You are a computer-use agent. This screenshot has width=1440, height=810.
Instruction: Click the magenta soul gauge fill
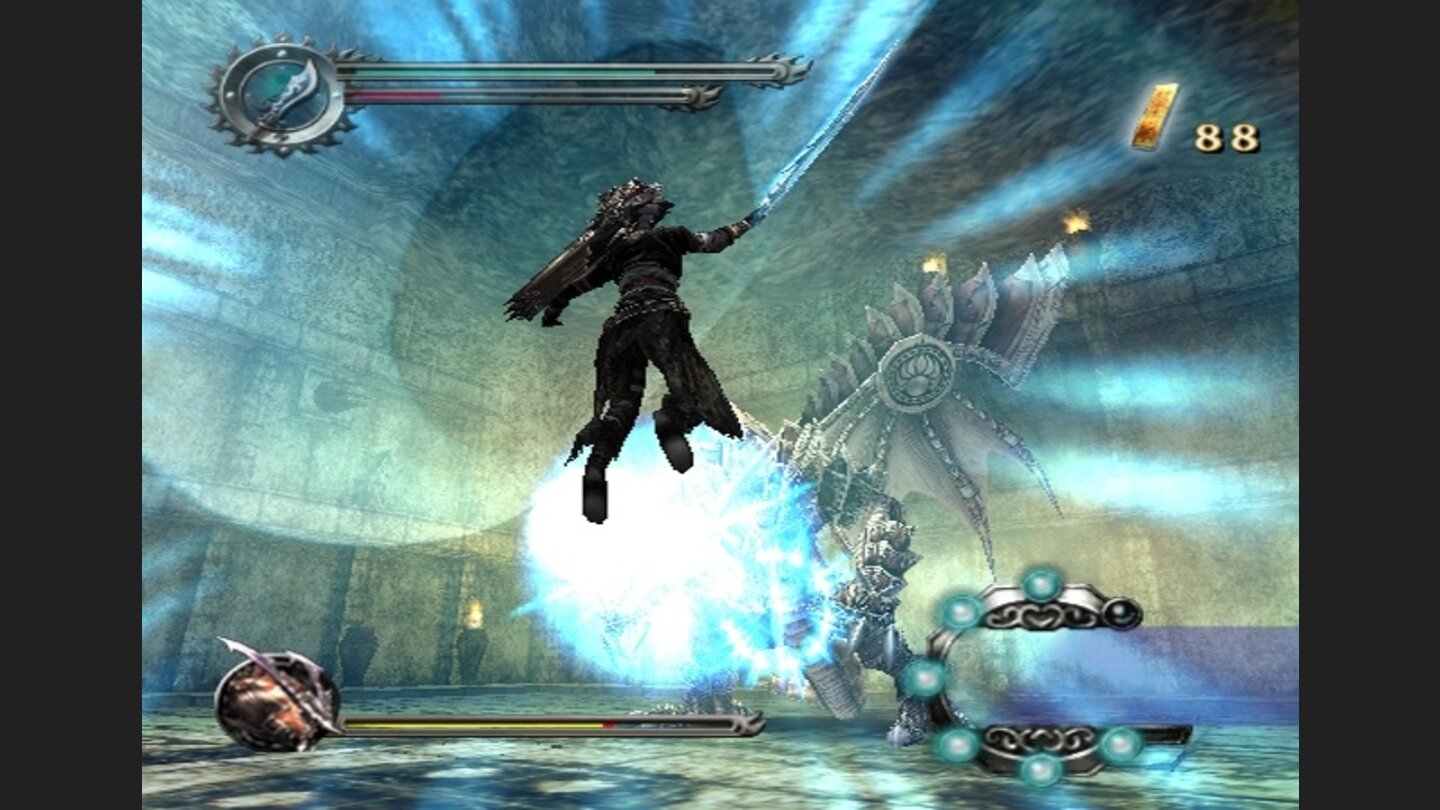[x=394, y=97]
